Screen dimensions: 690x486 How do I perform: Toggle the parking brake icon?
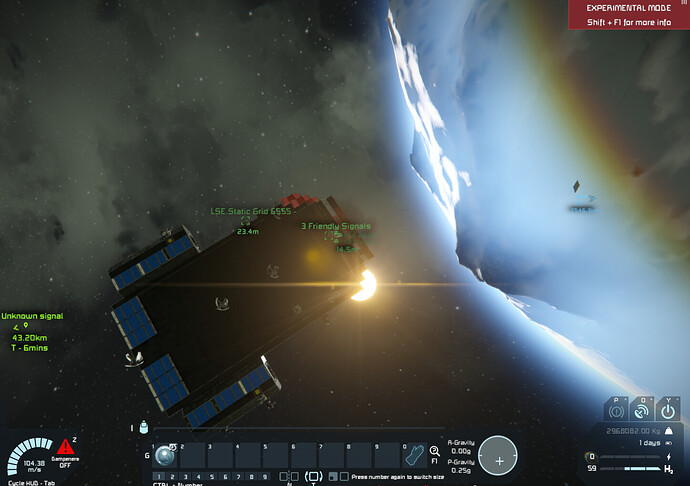click(617, 410)
